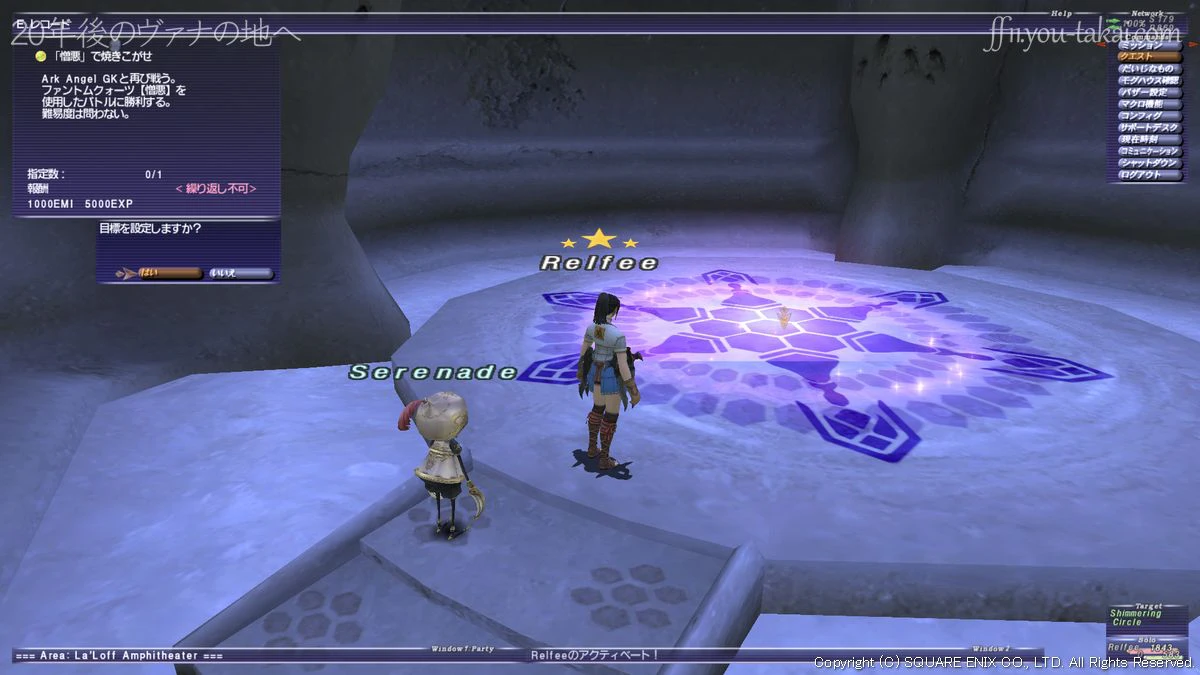Select the highlighted クエスト (Quest) entry
The width and height of the screenshot is (1200, 675).
coord(1149,57)
